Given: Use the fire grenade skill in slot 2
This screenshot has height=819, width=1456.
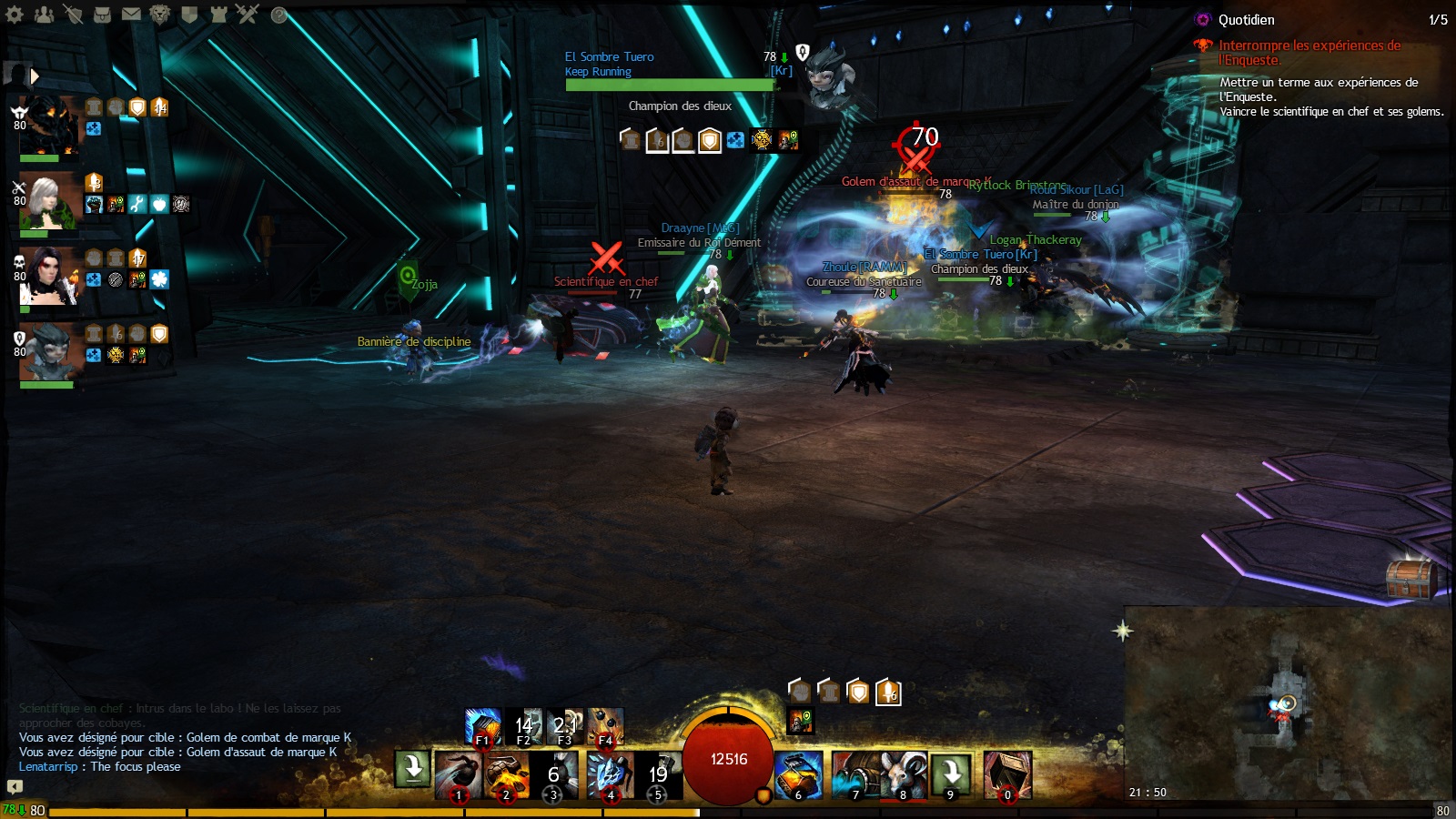Looking at the screenshot, I should tap(506, 775).
